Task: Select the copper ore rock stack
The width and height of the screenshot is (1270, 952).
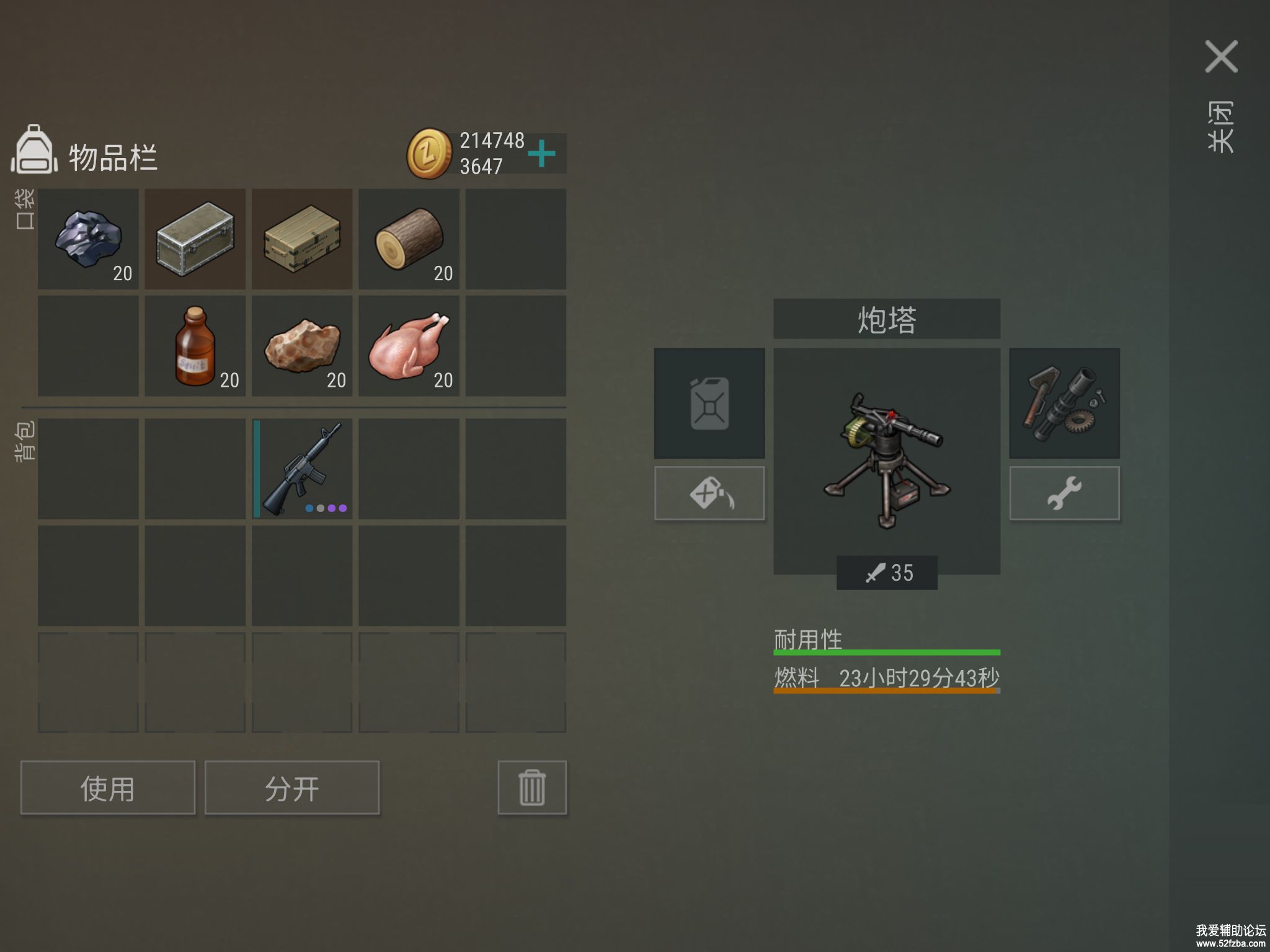Action: (x=302, y=346)
